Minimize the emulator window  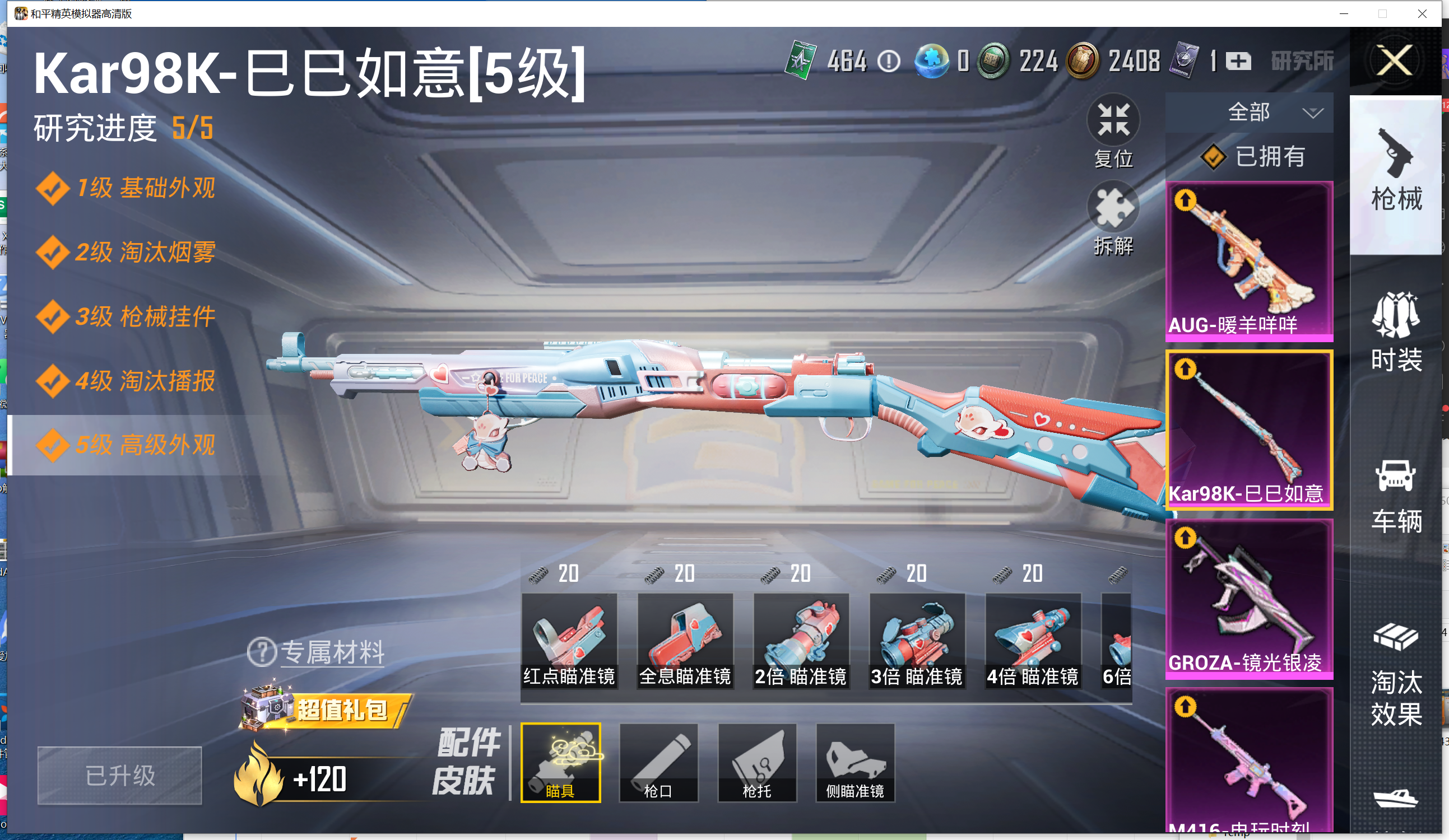1344,13
